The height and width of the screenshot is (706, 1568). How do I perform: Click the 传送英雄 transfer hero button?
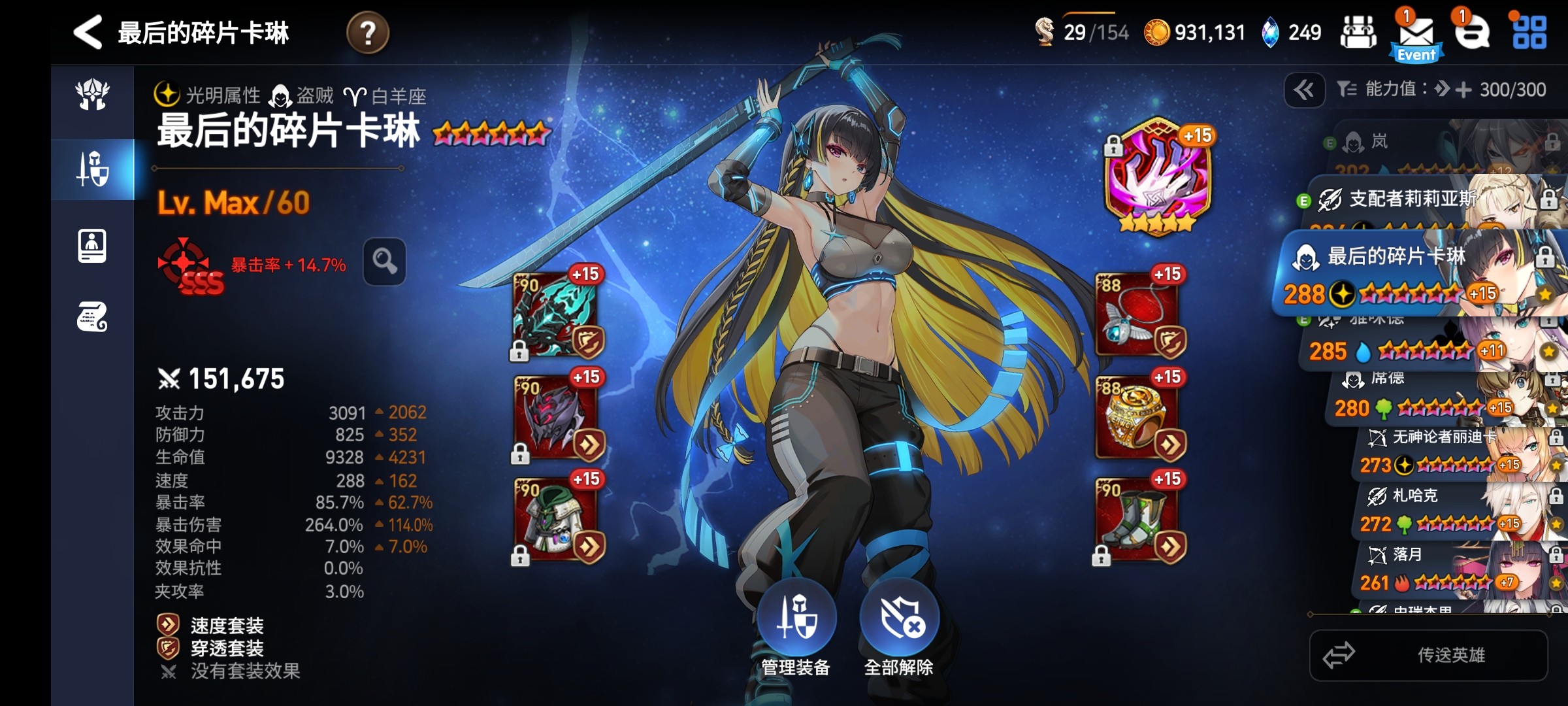(x=1428, y=655)
